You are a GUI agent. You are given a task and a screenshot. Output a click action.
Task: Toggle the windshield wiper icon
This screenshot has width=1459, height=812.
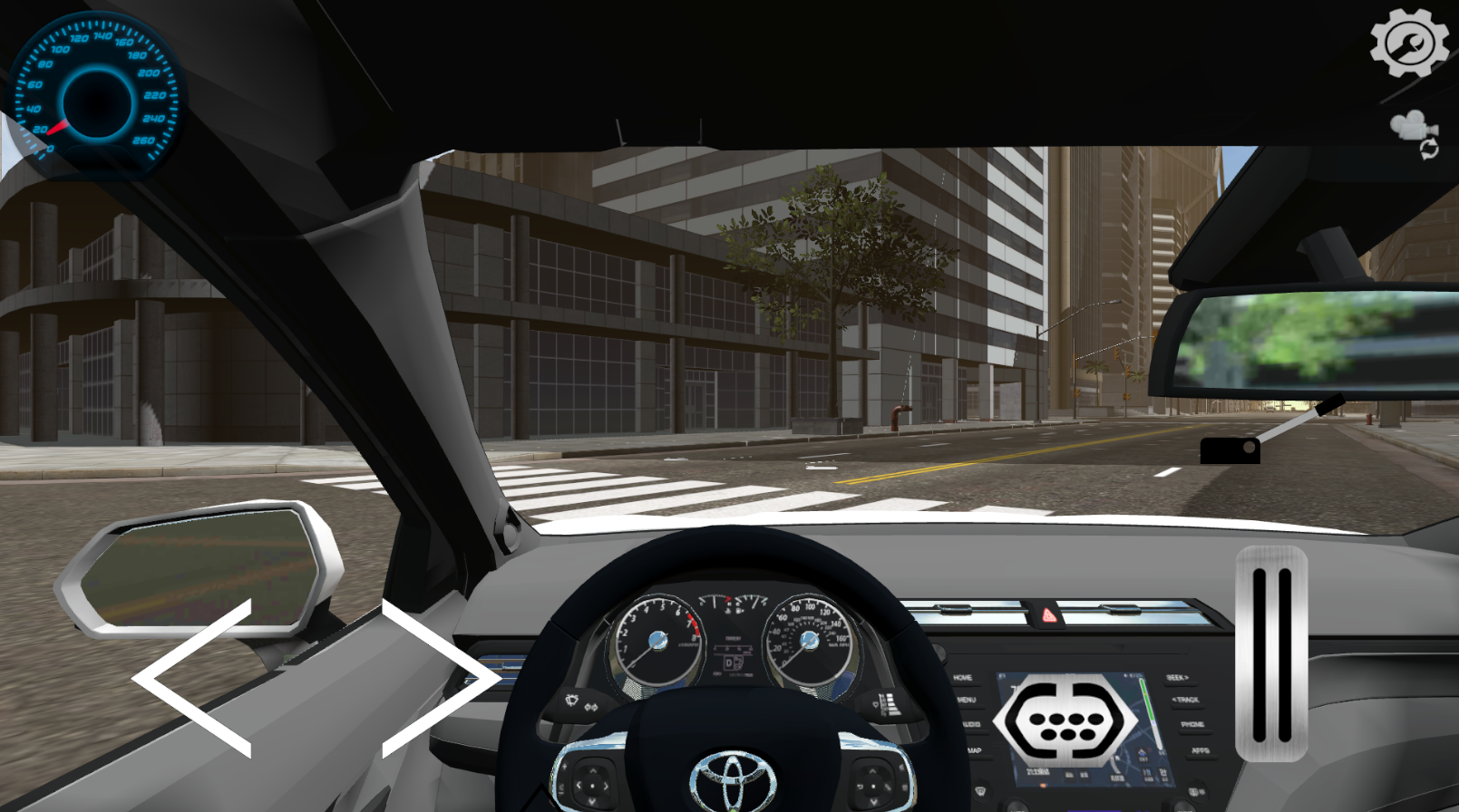pyautogui.click(x=573, y=700)
